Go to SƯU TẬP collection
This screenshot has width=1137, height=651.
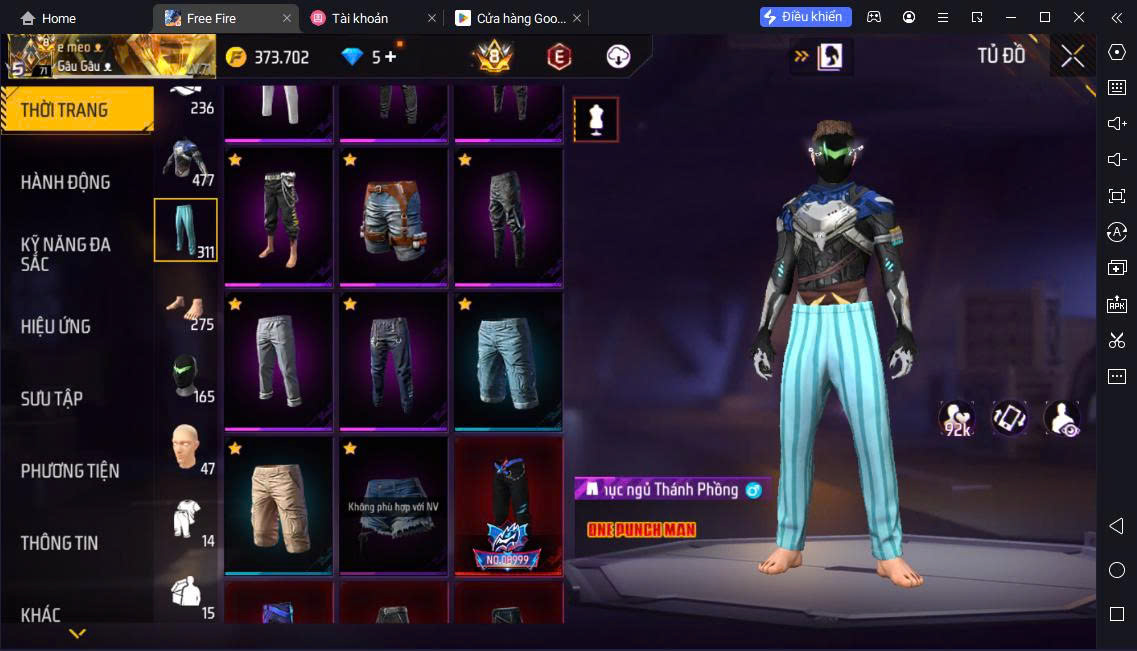click(52, 398)
